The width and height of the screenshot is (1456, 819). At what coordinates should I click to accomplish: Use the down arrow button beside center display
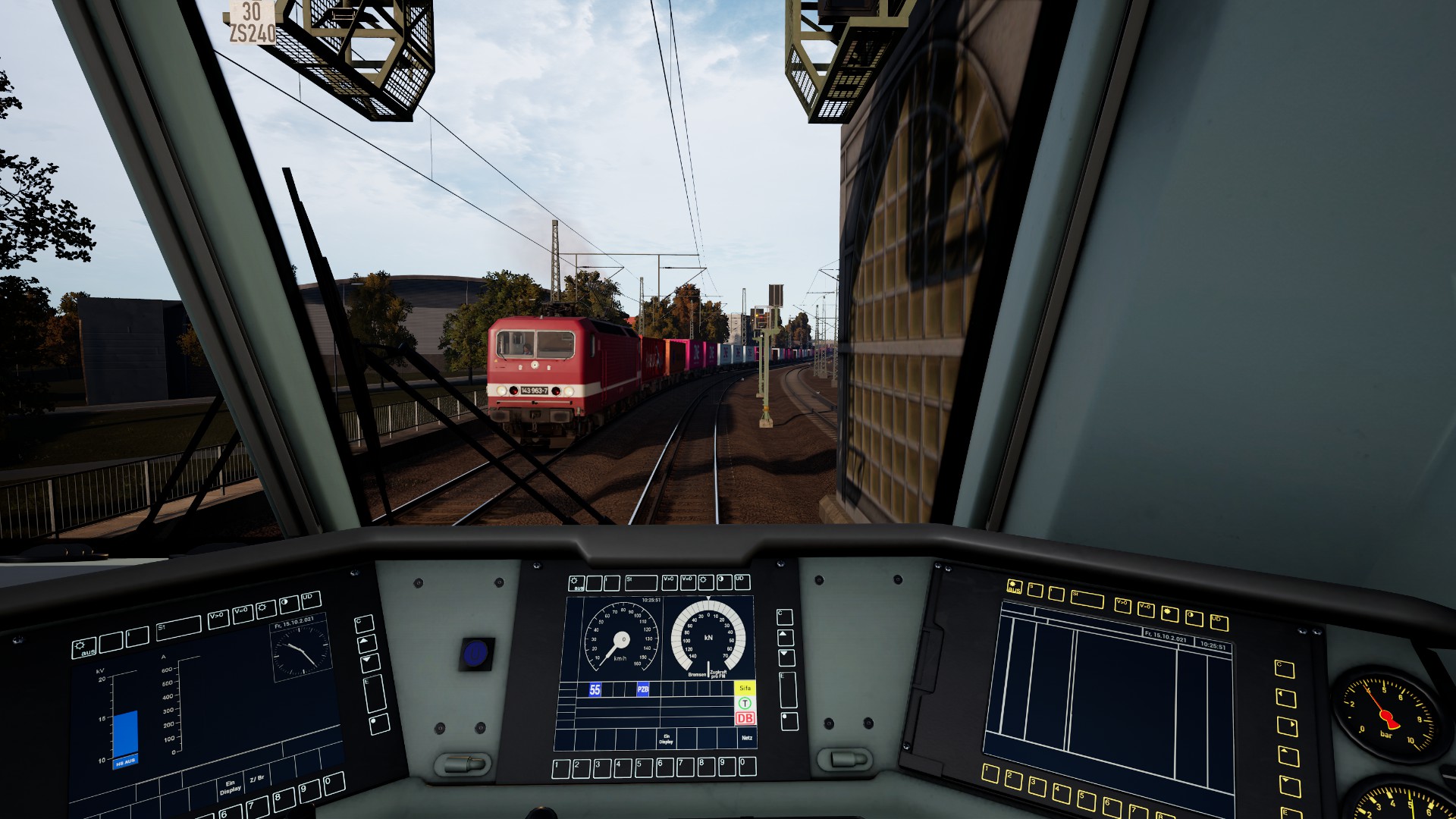click(x=786, y=657)
